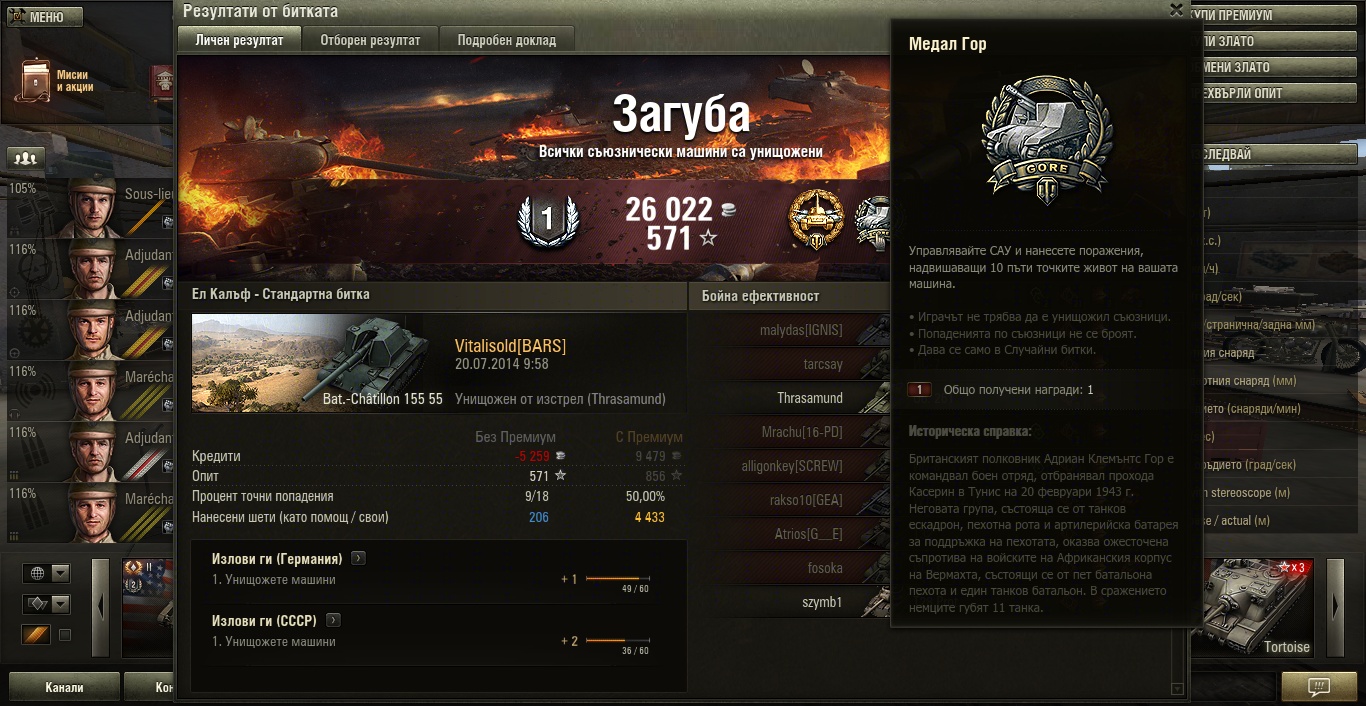This screenshot has height=706, width=1366.
Task: Select malydas[IGNIS] in the effectiveness list
Action: coord(801,330)
